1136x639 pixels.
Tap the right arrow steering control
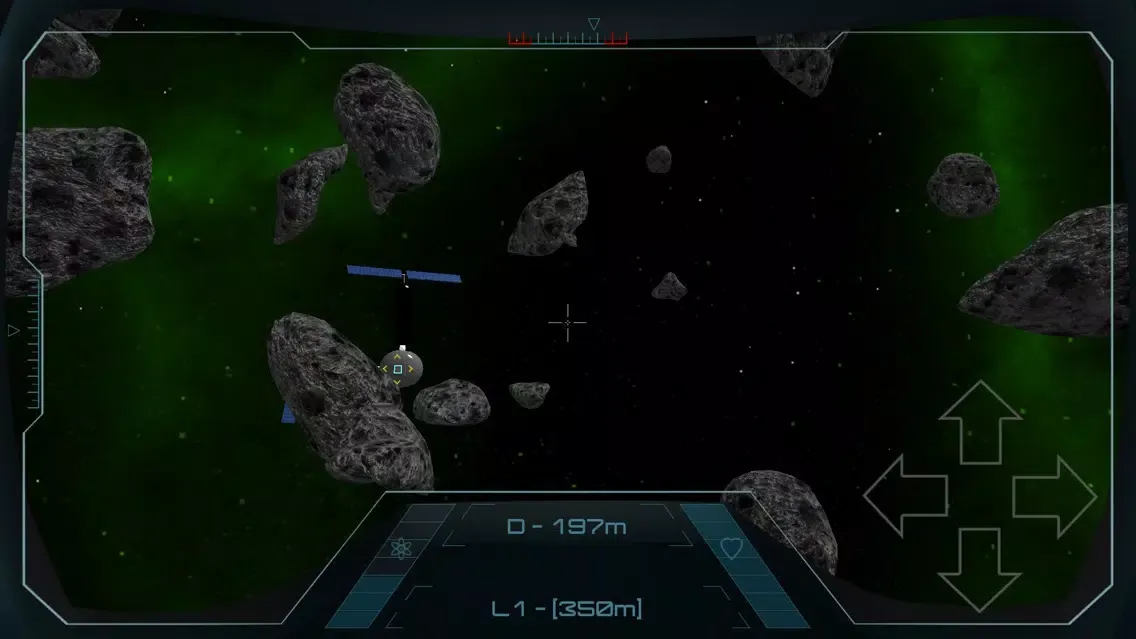click(x=1054, y=495)
